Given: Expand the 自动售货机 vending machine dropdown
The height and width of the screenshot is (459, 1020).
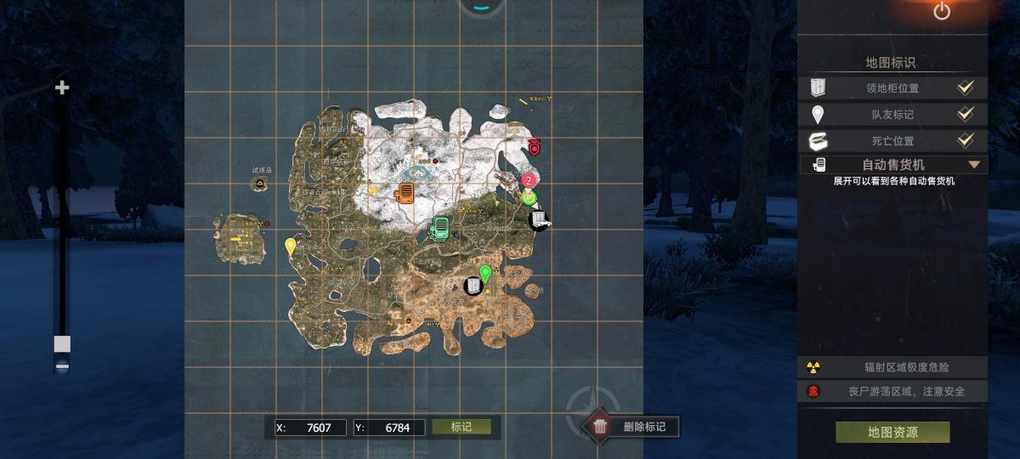Looking at the screenshot, I should pyautogui.click(x=973, y=164).
